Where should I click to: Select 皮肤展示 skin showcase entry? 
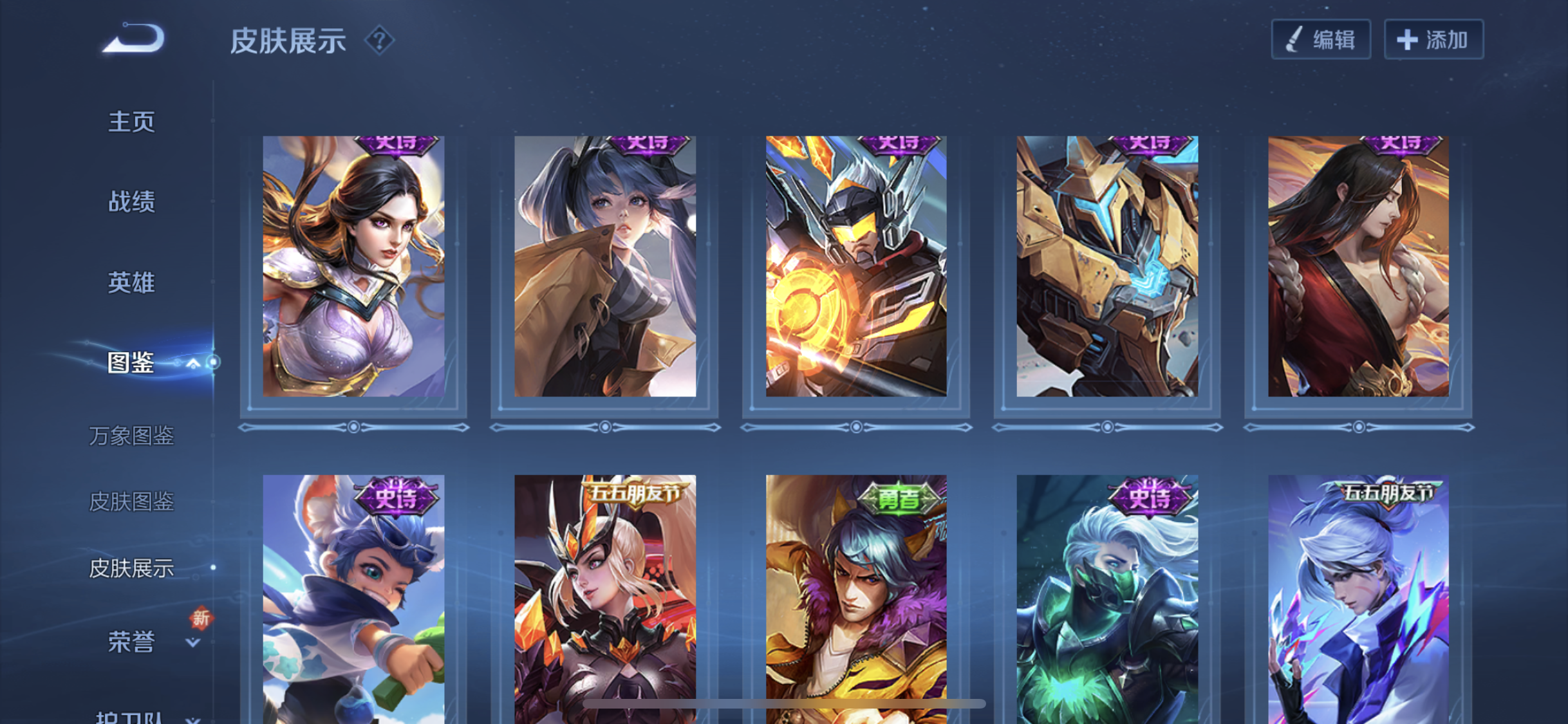(131, 568)
